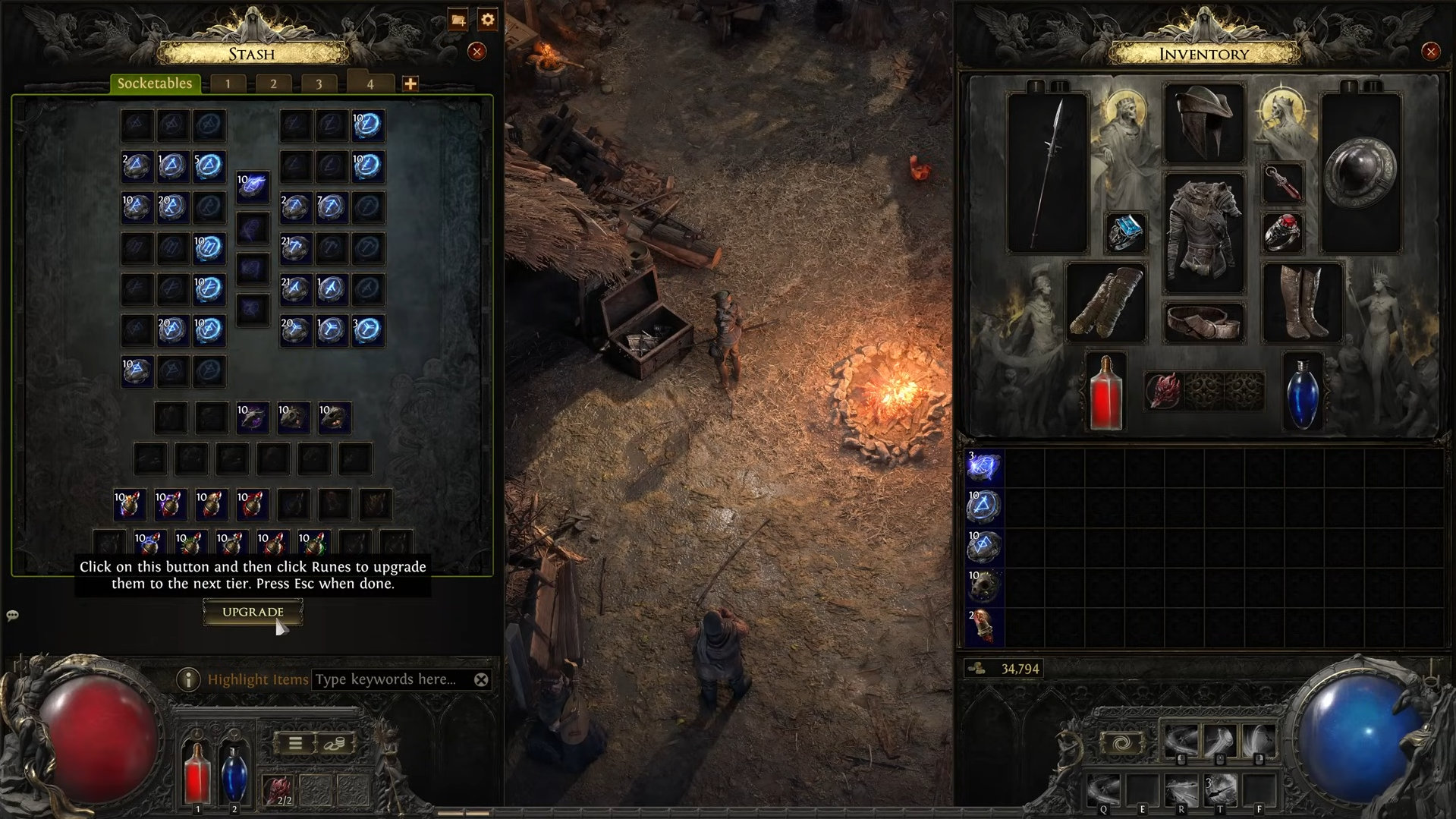Open stash settings with the gear icon
1456x819 pixels.
[486, 19]
